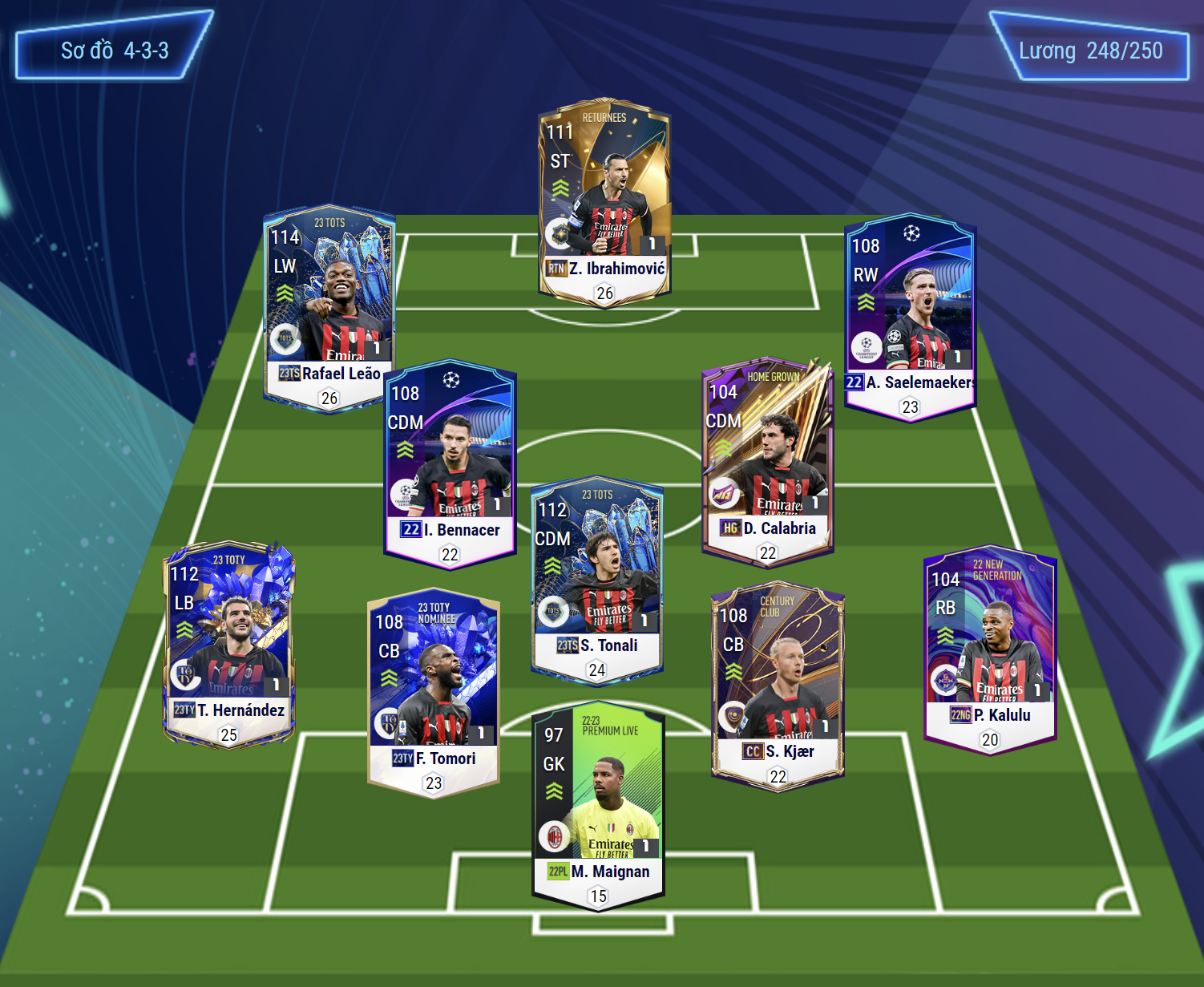Image resolution: width=1204 pixels, height=987 pixels.
Task: Choose Rafael Leão's LW card
Action: 329,309
